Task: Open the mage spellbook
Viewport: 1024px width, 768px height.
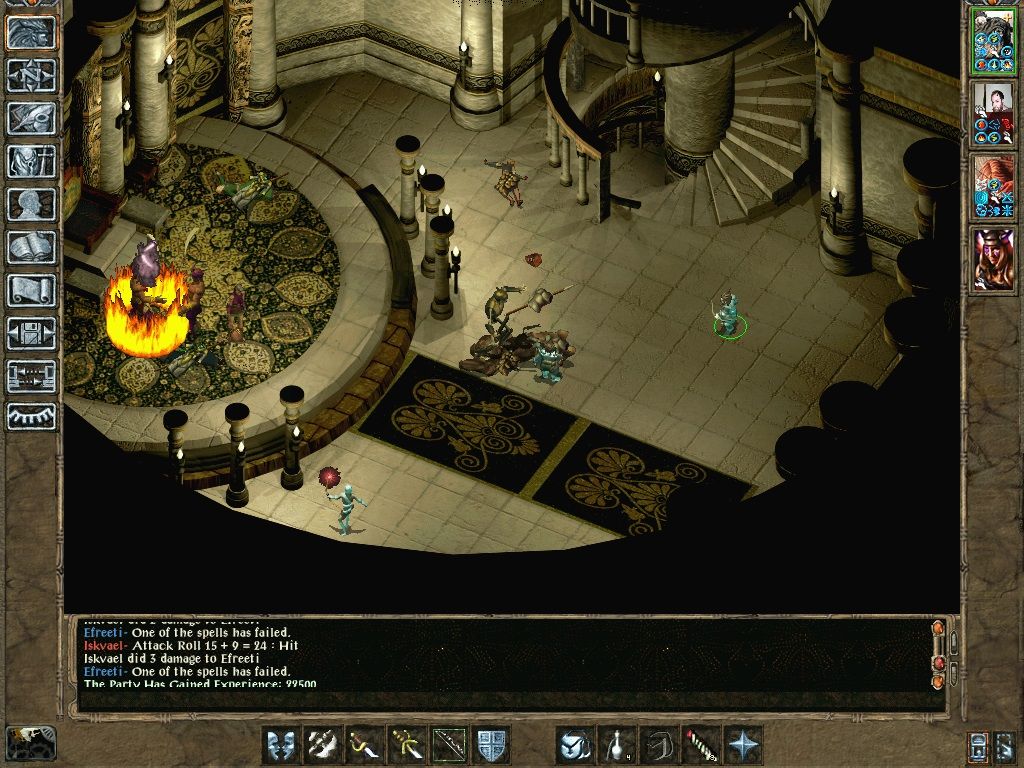Action: click(32, 247)
